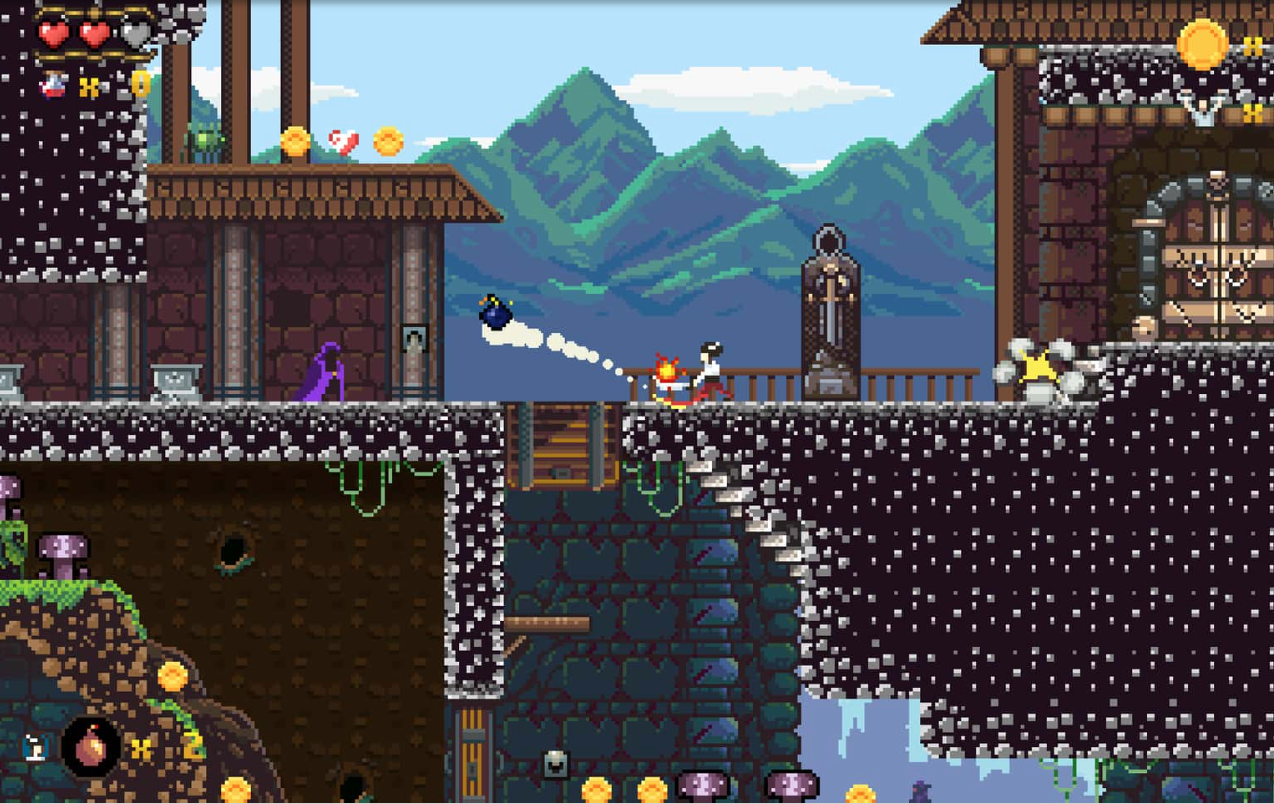Click the gold coin counter icon
The width and height of the screenshot is (1274, 804).
coord(1201,44)
